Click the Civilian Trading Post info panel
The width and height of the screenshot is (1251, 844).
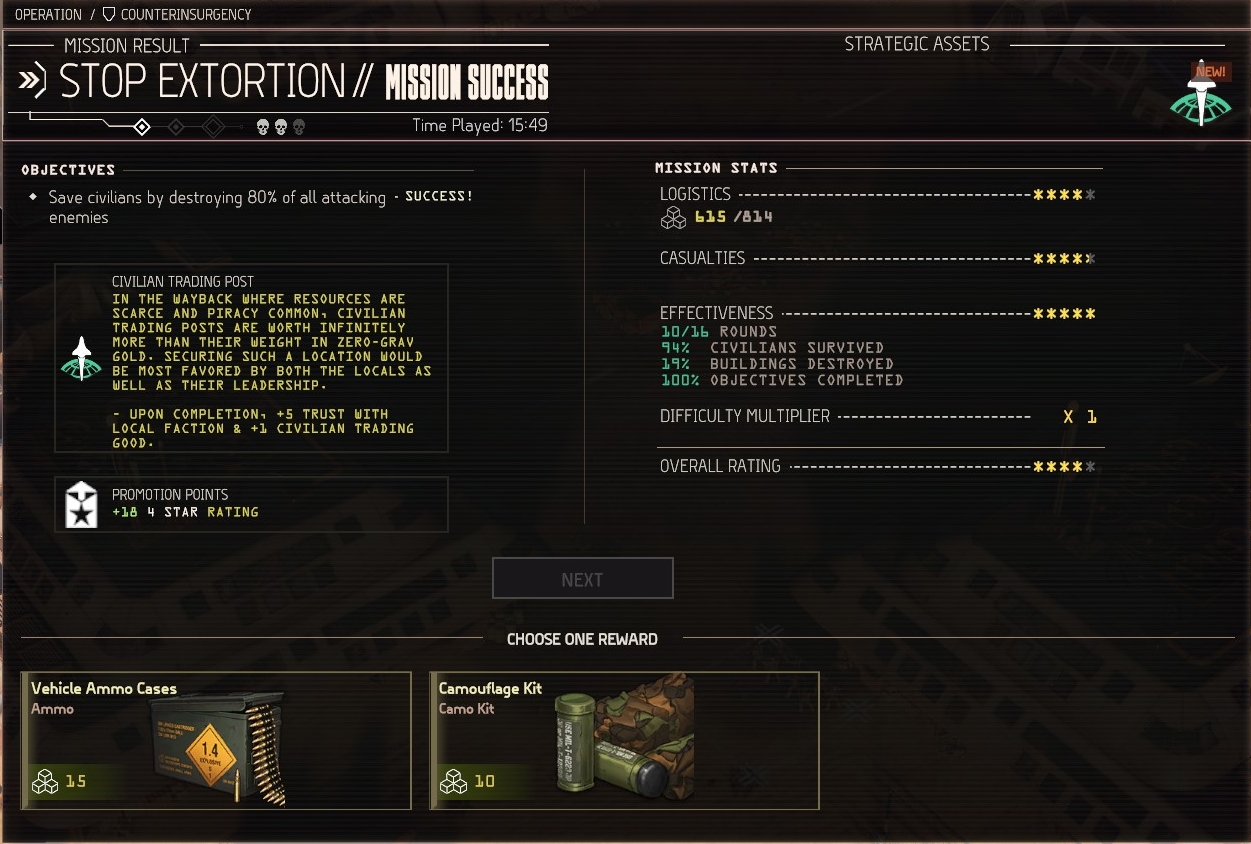[x=251, y=358]
